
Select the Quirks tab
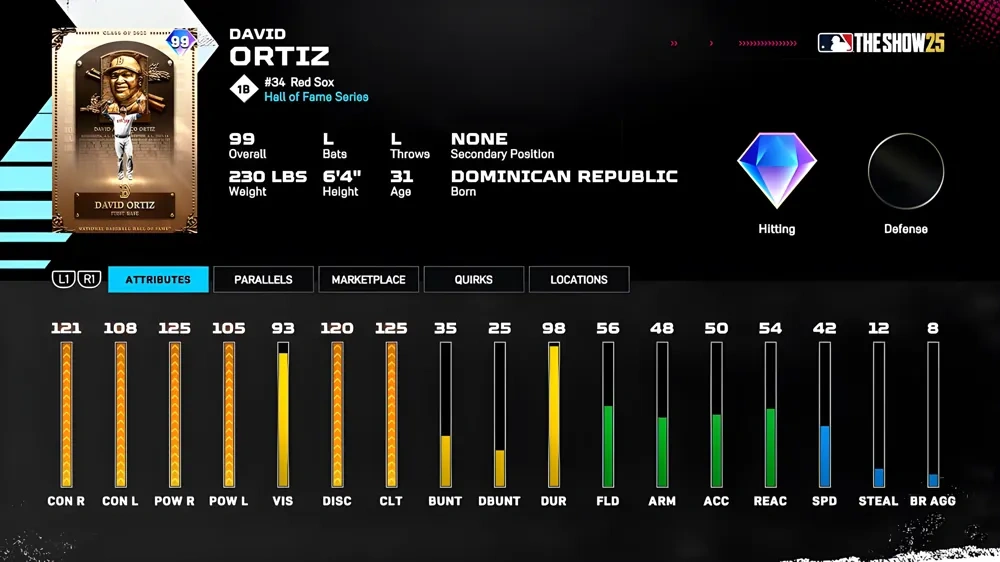pos(473,280)
